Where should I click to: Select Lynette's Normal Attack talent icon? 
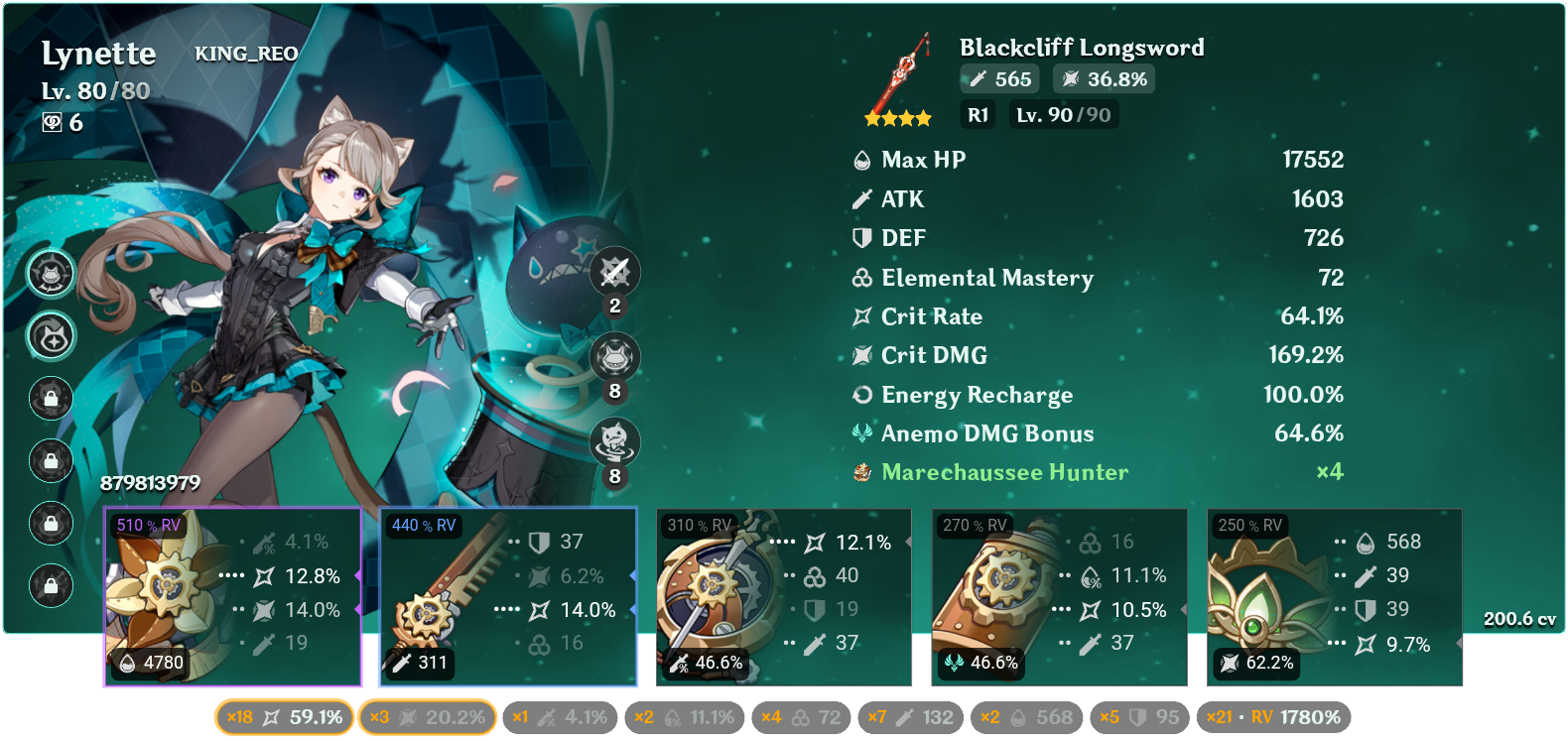click(x=613, y=273)
